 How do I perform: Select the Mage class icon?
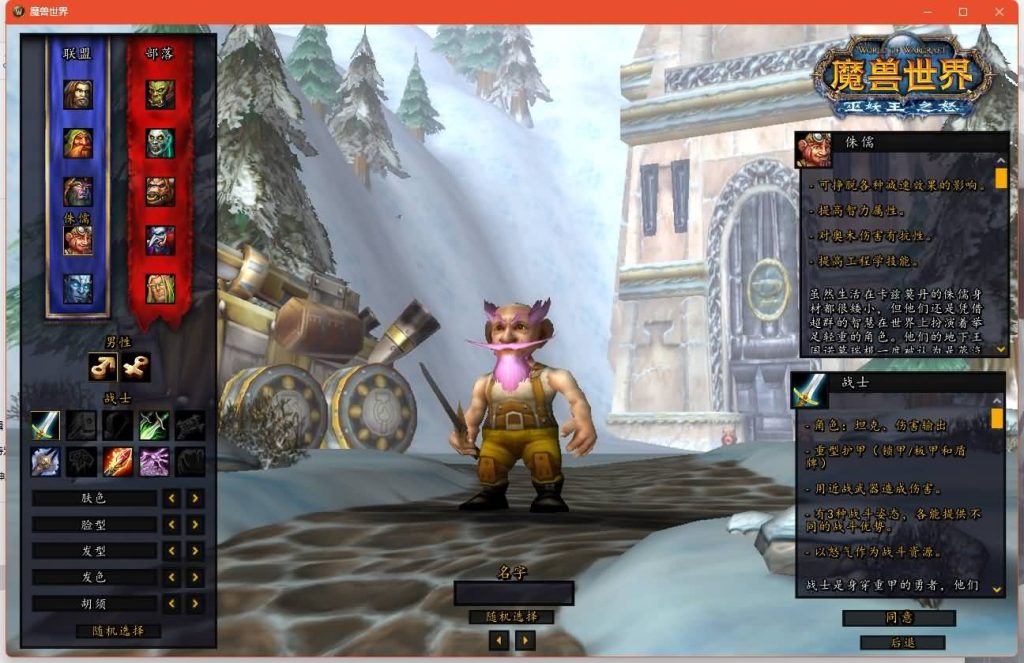pyautogui.click(x=118, y=461)
